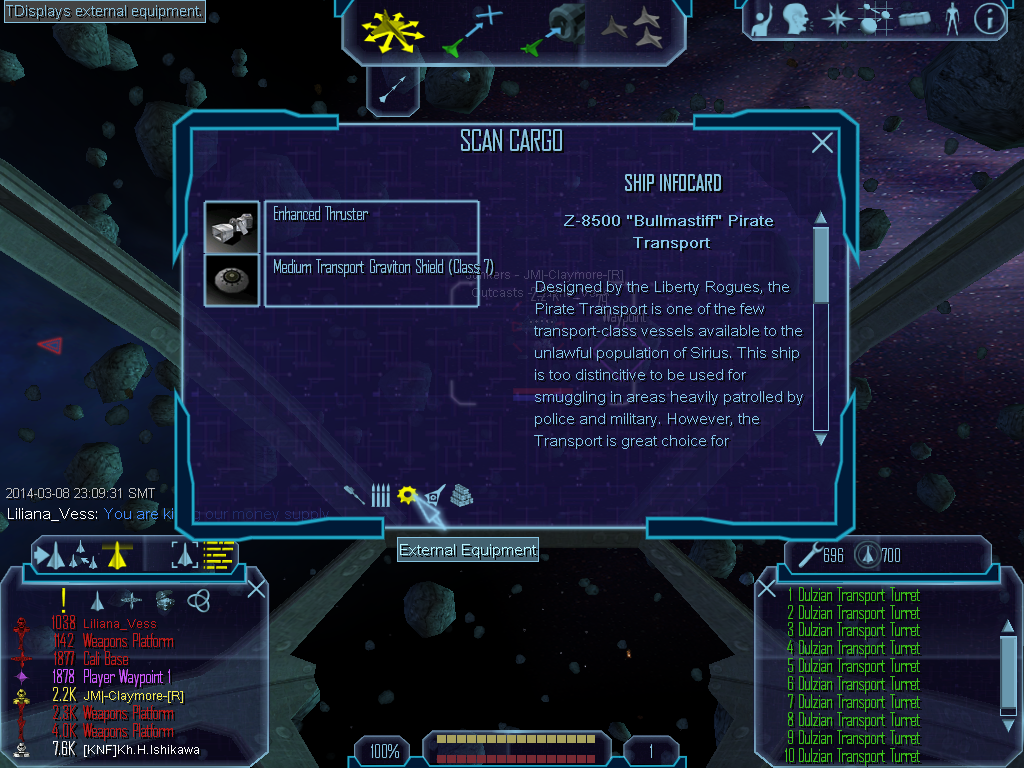Switch to External Equipment gear tab
Viewport: 1024px width, 768px height.
click(x=406, y=495)
